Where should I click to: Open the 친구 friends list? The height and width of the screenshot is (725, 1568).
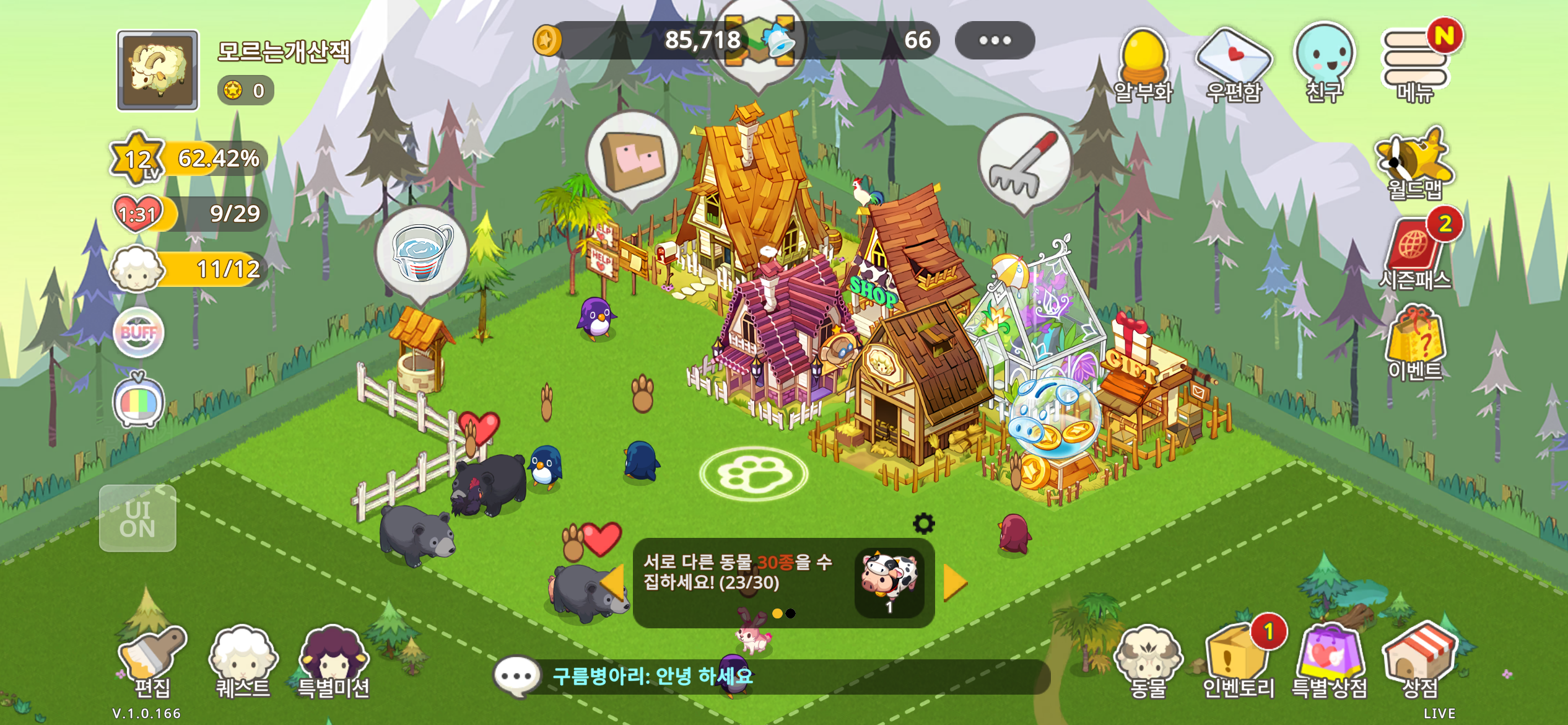pos(1324,63)
